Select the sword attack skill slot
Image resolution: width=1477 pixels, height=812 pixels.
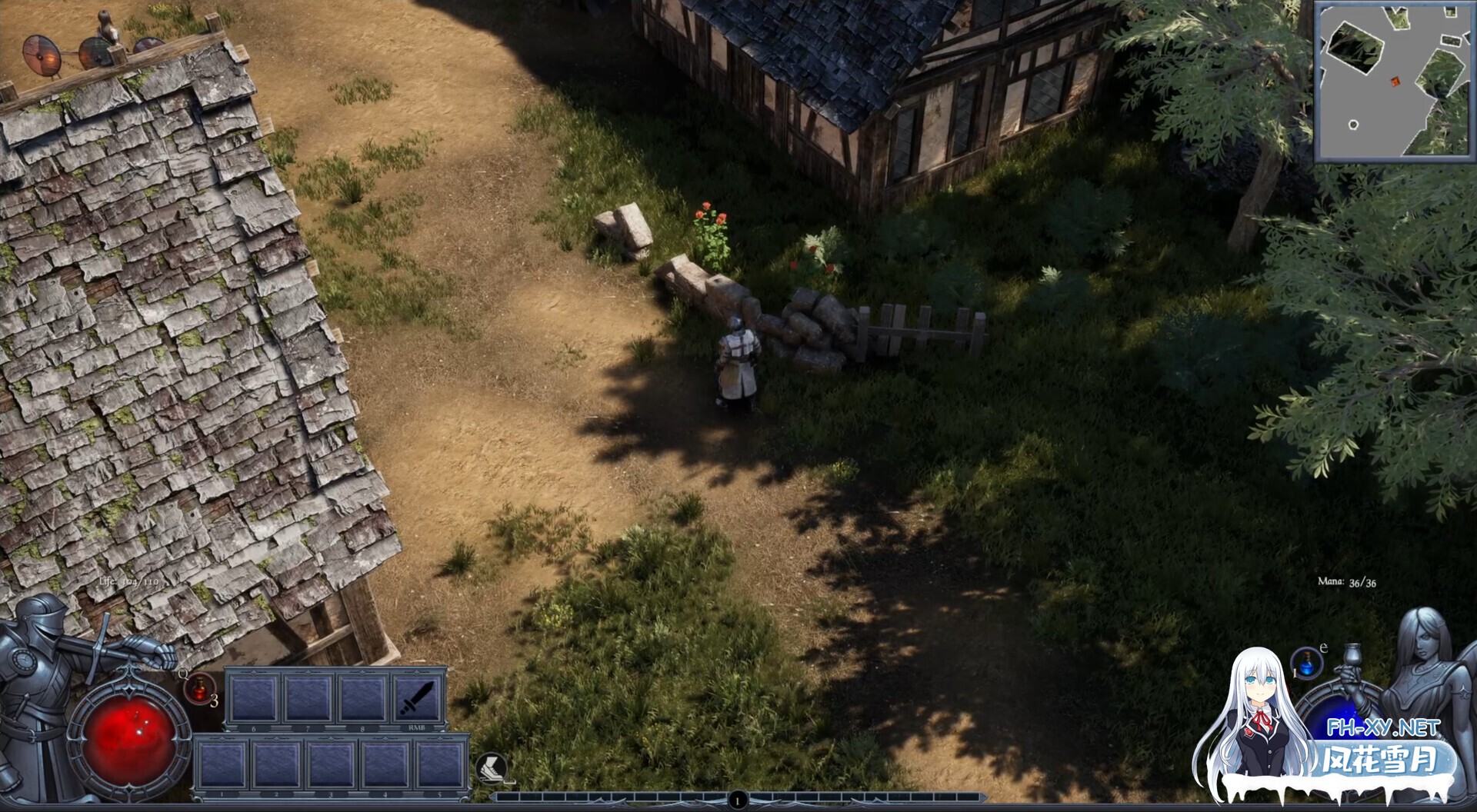pos(417,698)
